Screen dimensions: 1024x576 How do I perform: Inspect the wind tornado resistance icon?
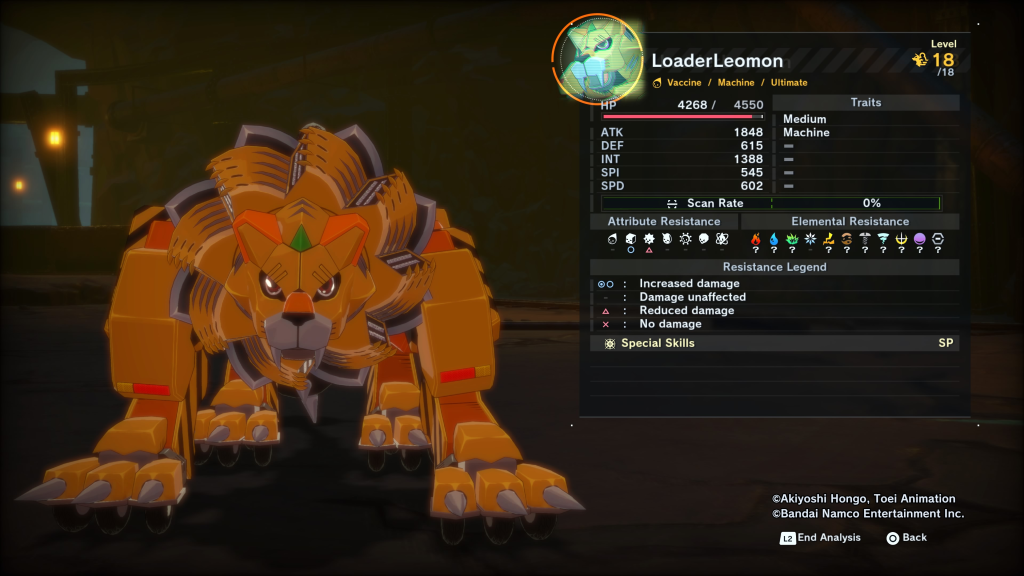[x=883, y=240]
